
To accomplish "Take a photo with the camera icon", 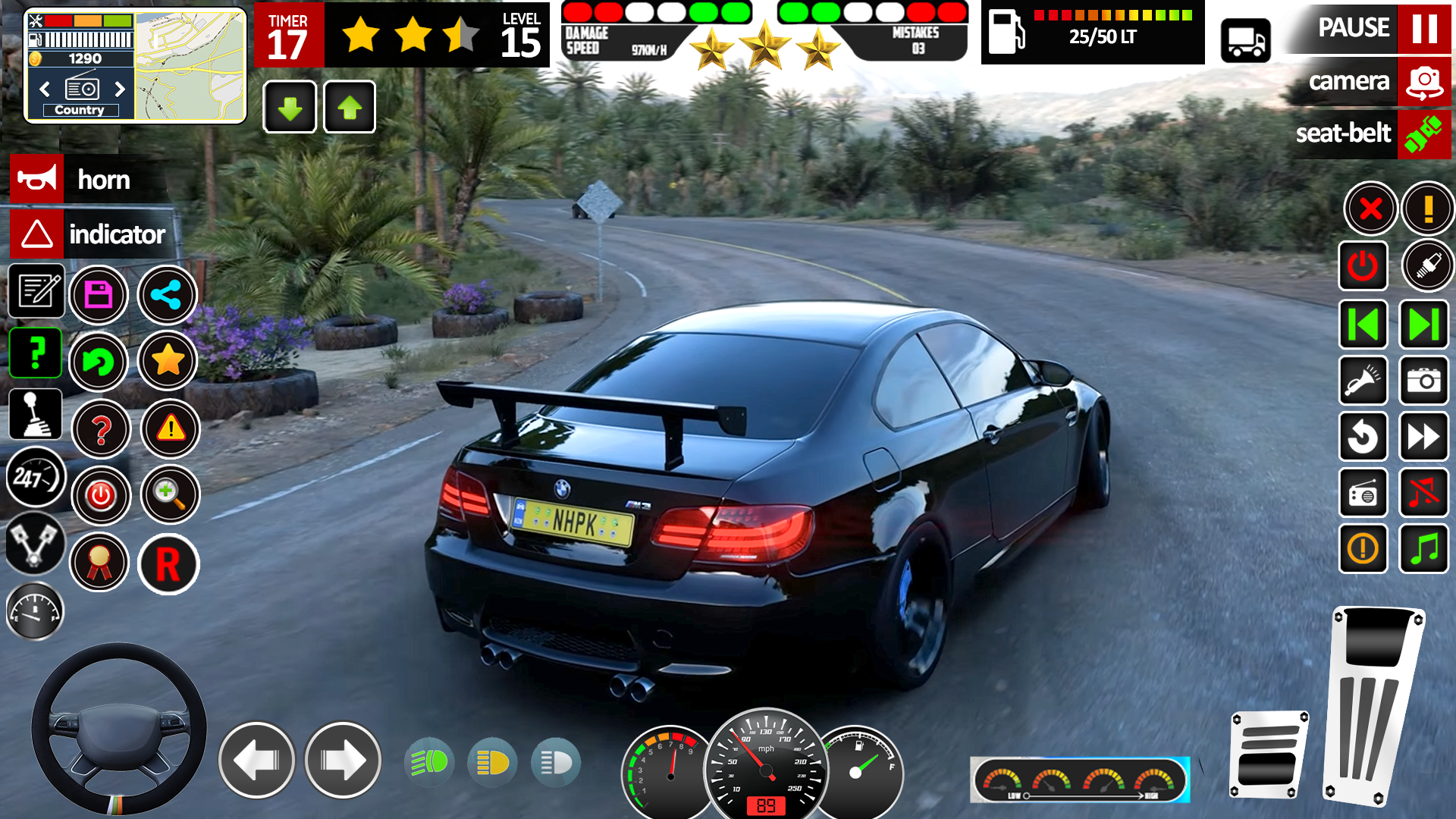I will click(1426, 380).
